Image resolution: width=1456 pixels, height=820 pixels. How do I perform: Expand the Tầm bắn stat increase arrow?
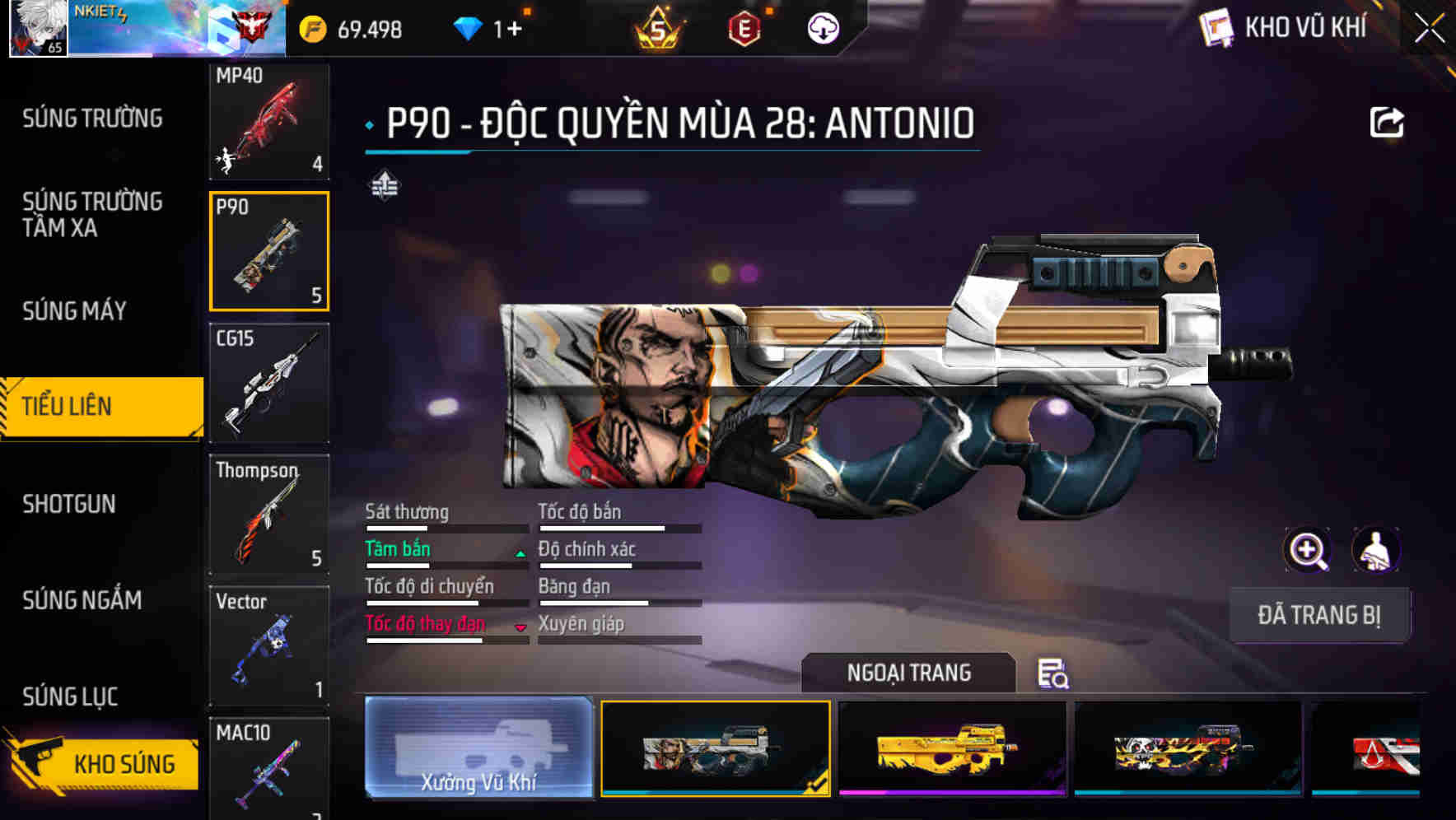click(x=520, y=554)
